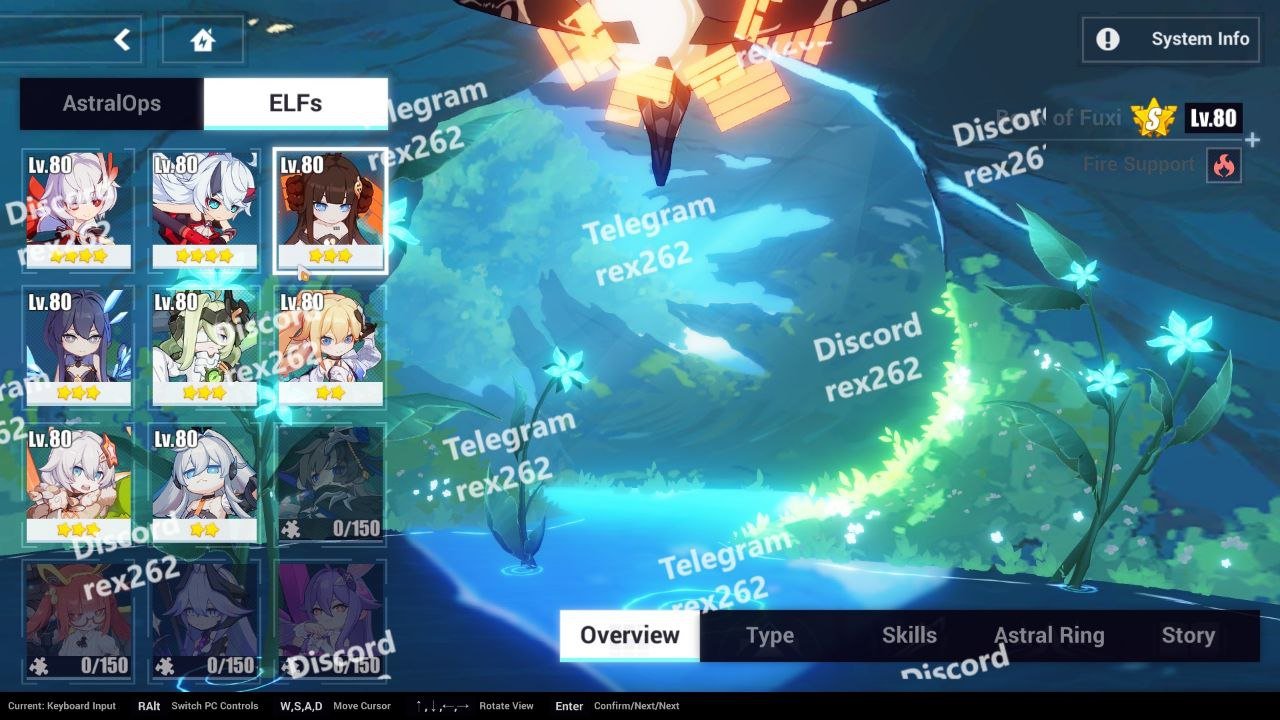Screen dimensions: 1280x720
Task: Select the ELFs tab
Action: click(296, 103)
